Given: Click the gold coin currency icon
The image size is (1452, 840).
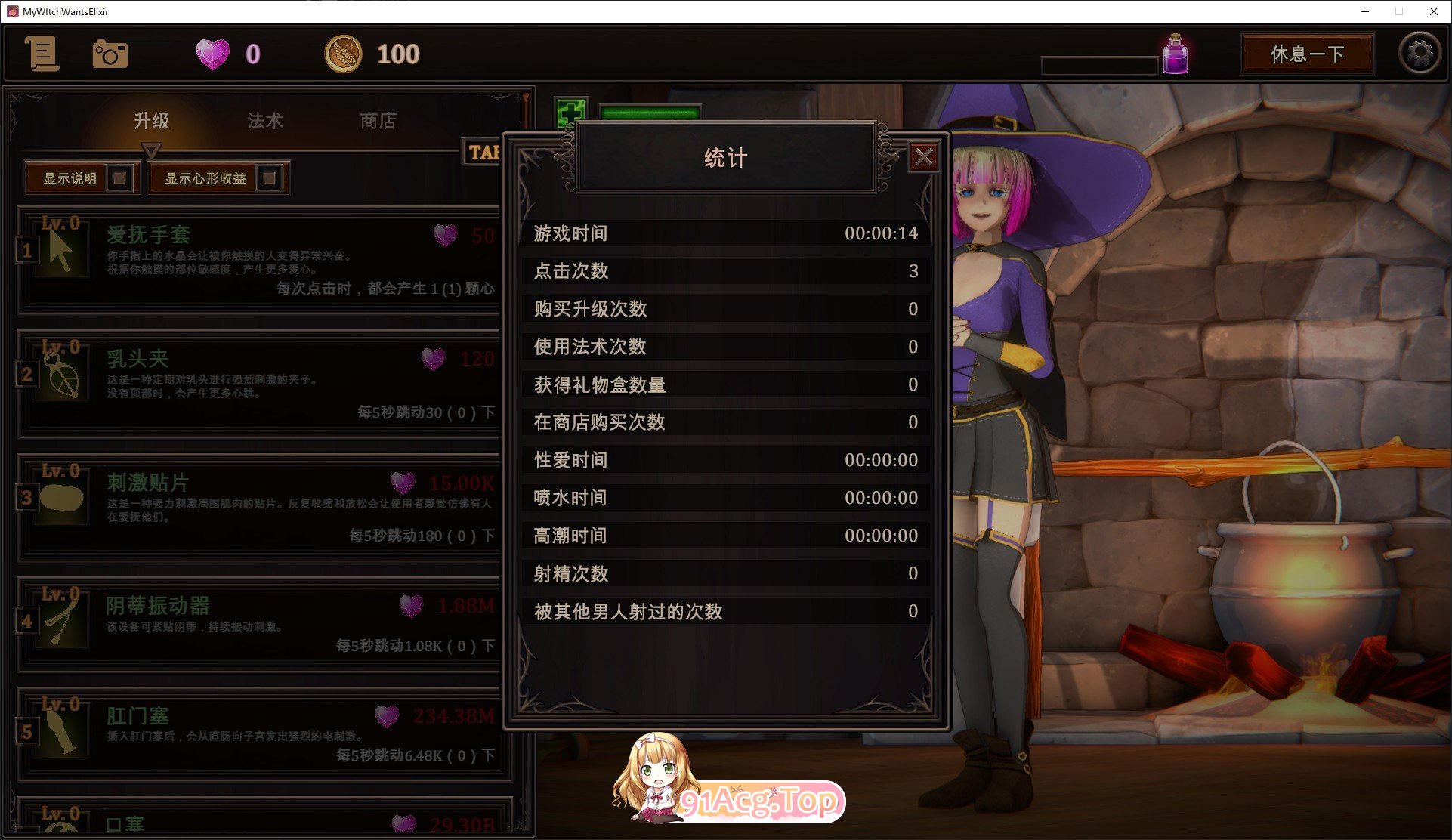Looking at the screenshot, I should tap(342, 54).
